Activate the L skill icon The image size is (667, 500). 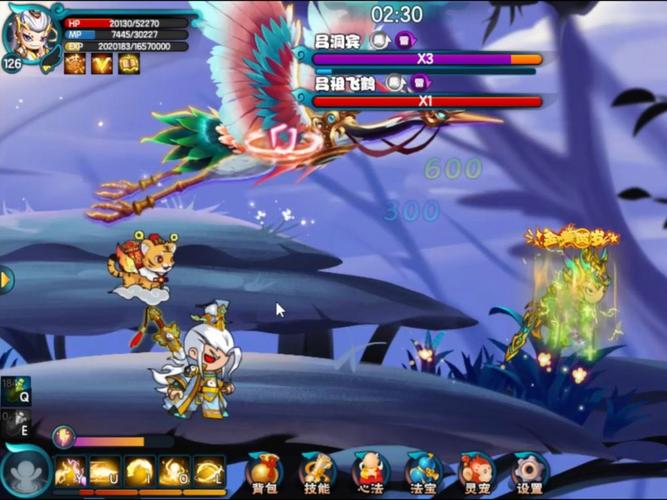pyautogui.click(x=209, y=471)
